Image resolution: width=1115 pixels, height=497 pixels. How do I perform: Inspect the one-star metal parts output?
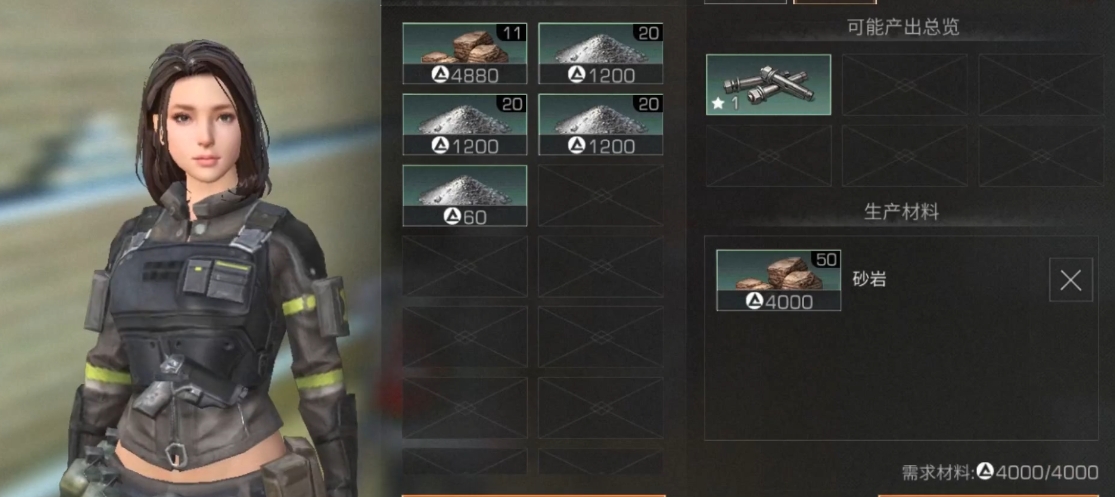click(x=768, y=85)
